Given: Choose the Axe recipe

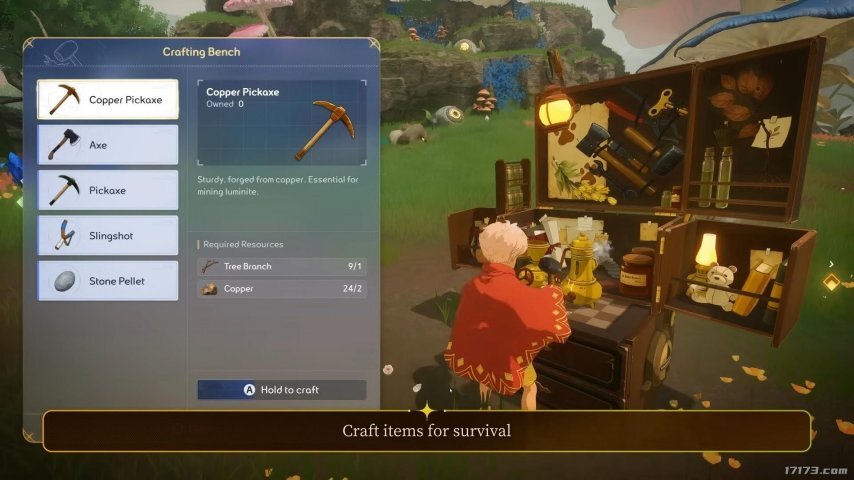Looking at the screenshot, I should pos(108,145).
